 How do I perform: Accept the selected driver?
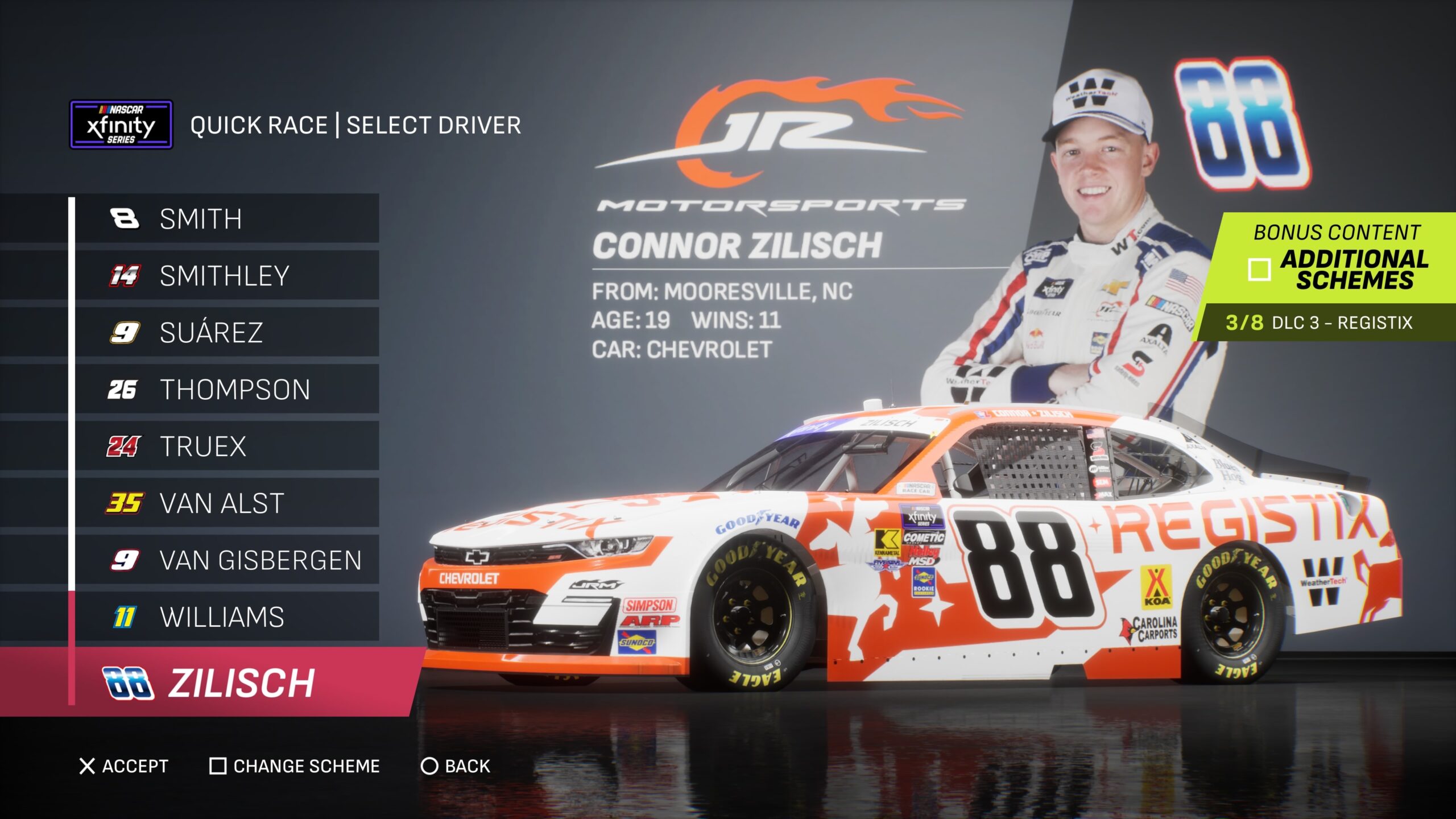click(x=124, y=766)
